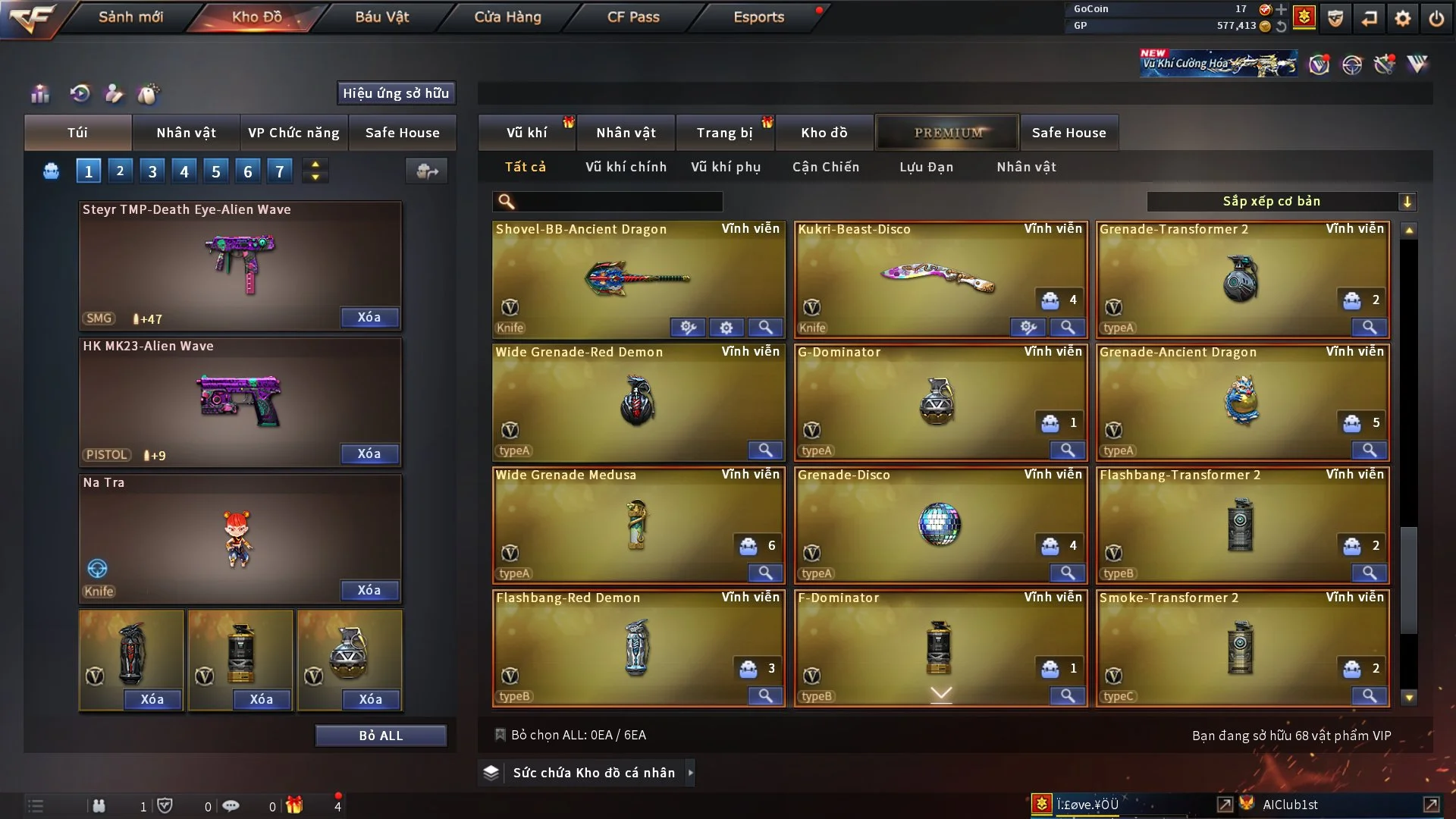Go to the Cửa Hàng shop
This screenshot has height=819, width=1456.
507,17
